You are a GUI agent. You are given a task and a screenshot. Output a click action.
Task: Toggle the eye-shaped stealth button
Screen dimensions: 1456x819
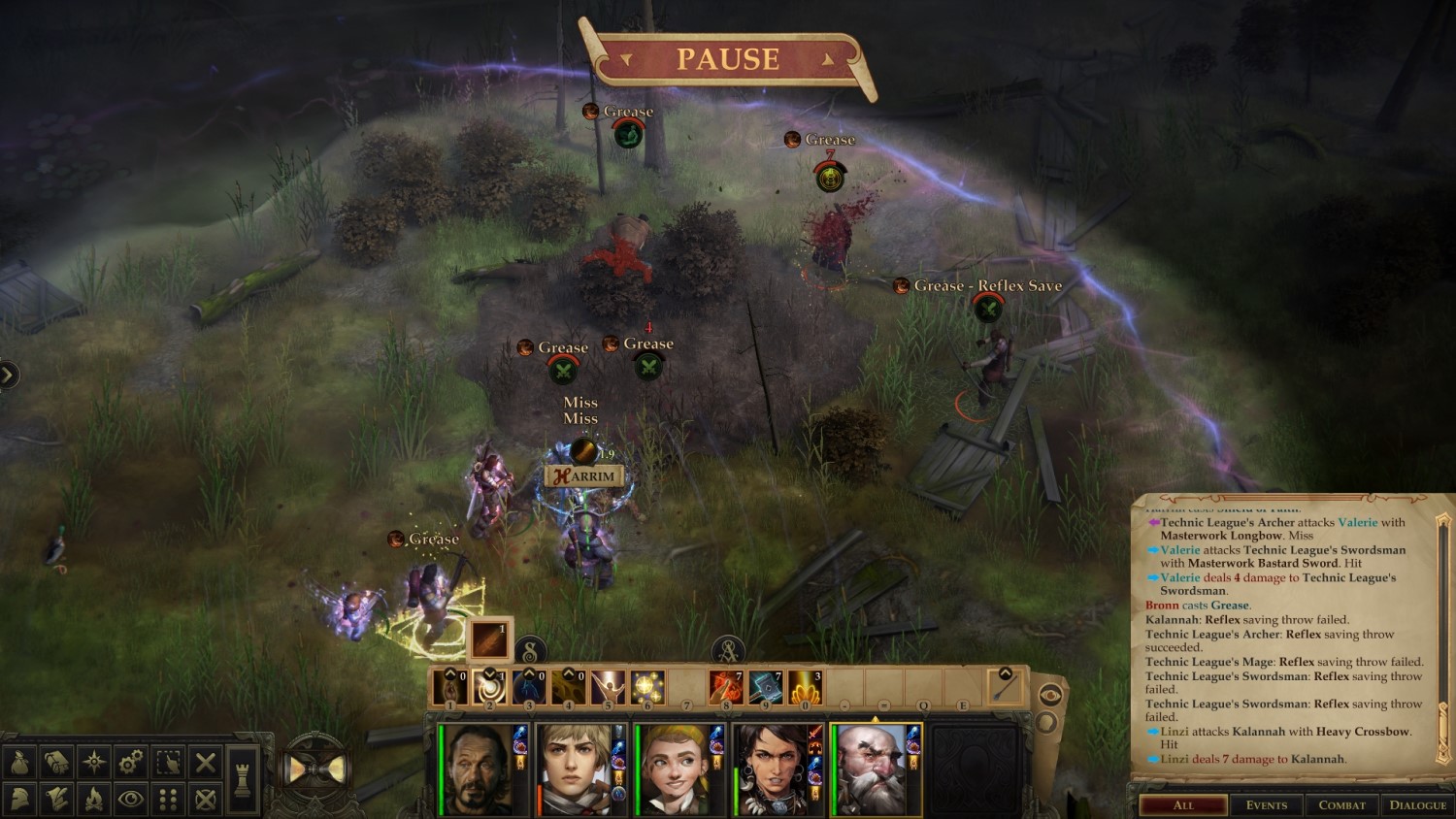coord(131,800)
